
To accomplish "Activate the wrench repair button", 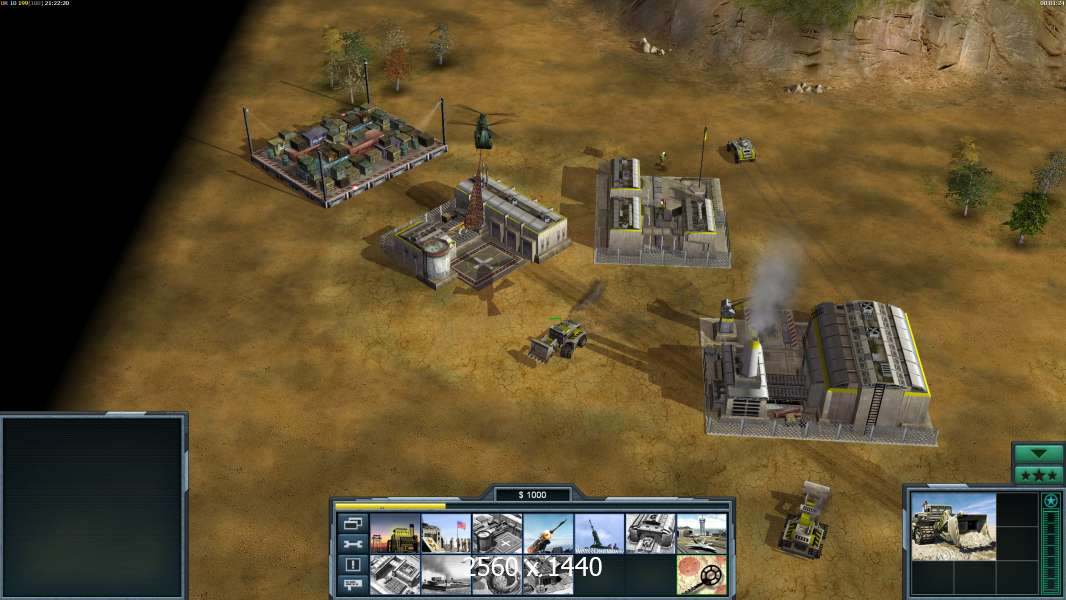I will (352, 544).
